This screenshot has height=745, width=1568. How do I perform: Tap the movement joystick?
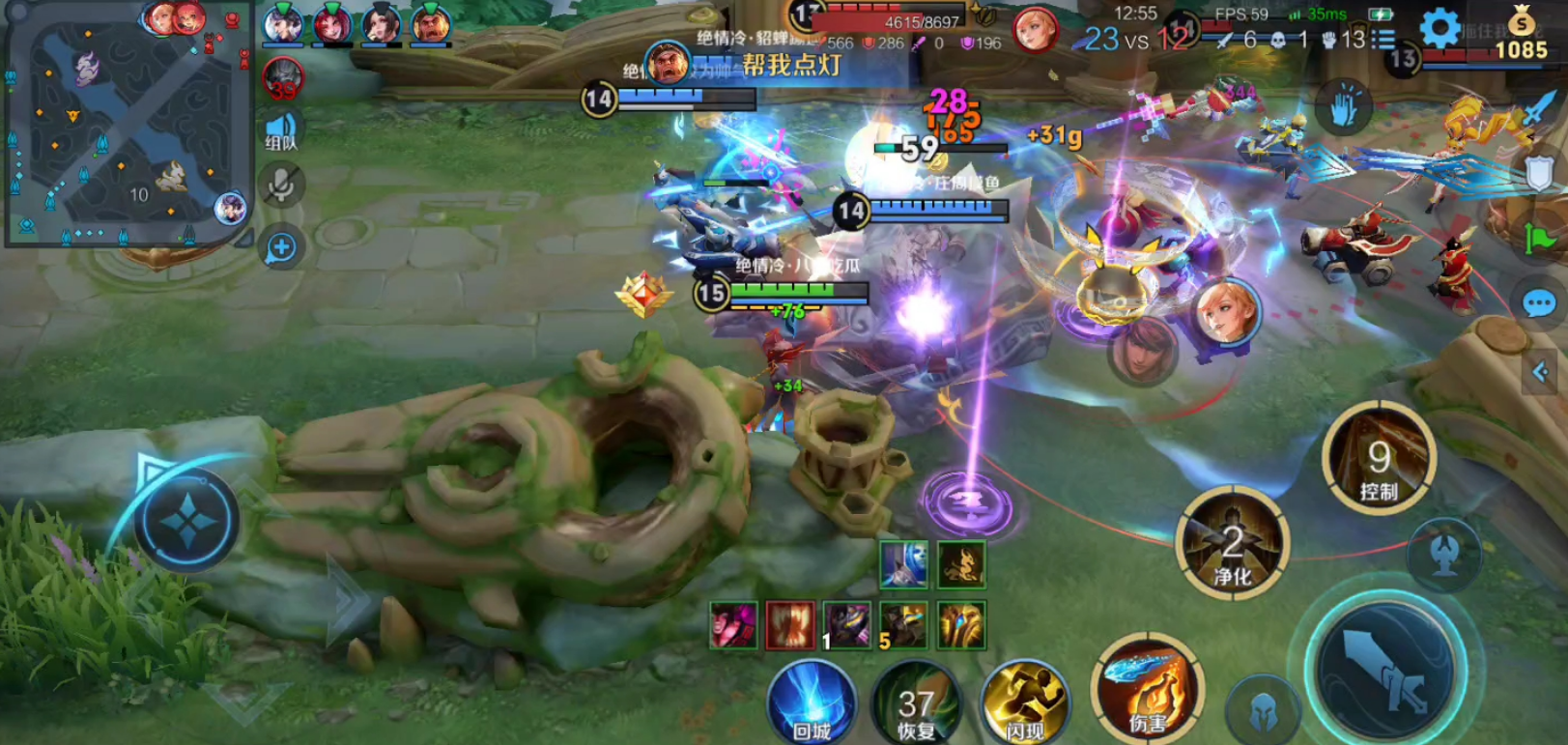186,522
